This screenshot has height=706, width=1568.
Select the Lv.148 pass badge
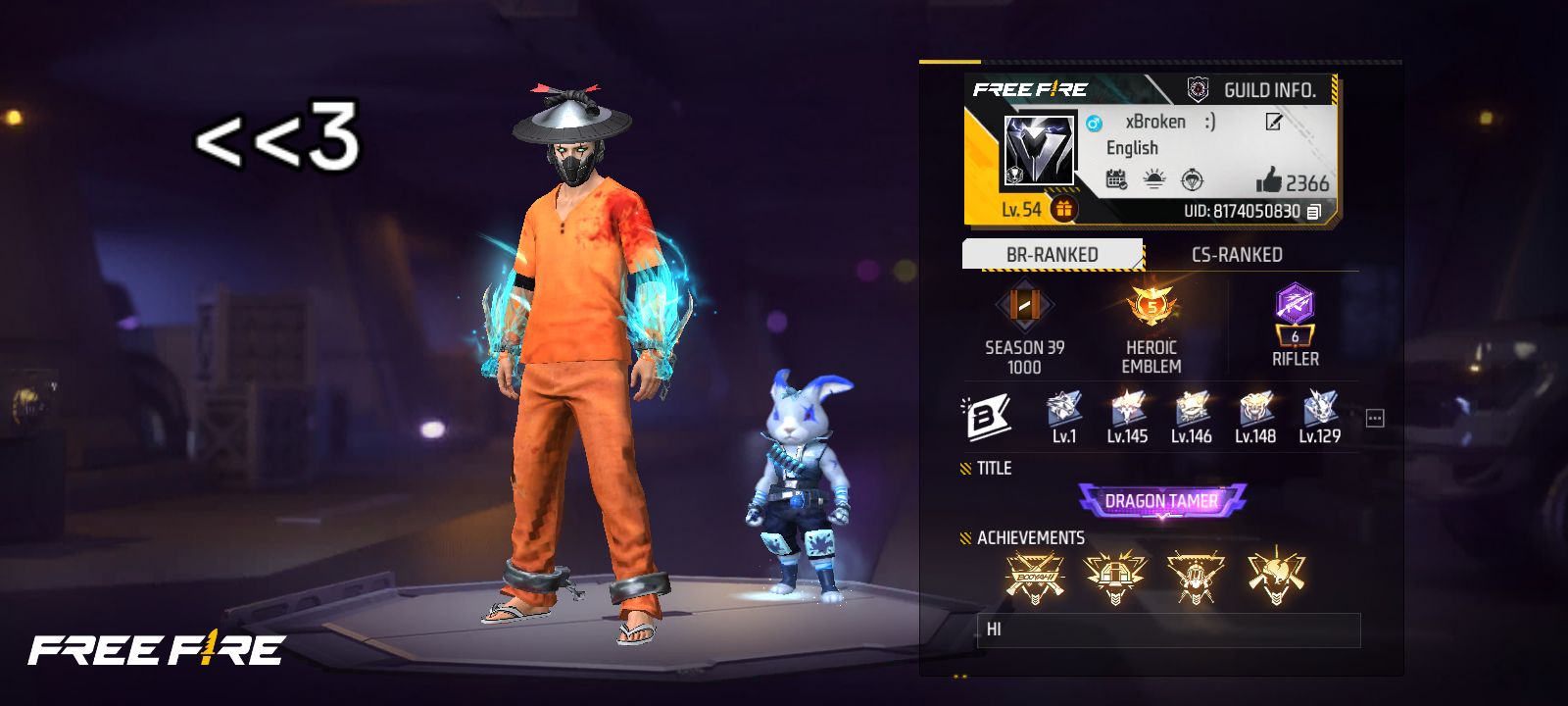pos(1255,410)
